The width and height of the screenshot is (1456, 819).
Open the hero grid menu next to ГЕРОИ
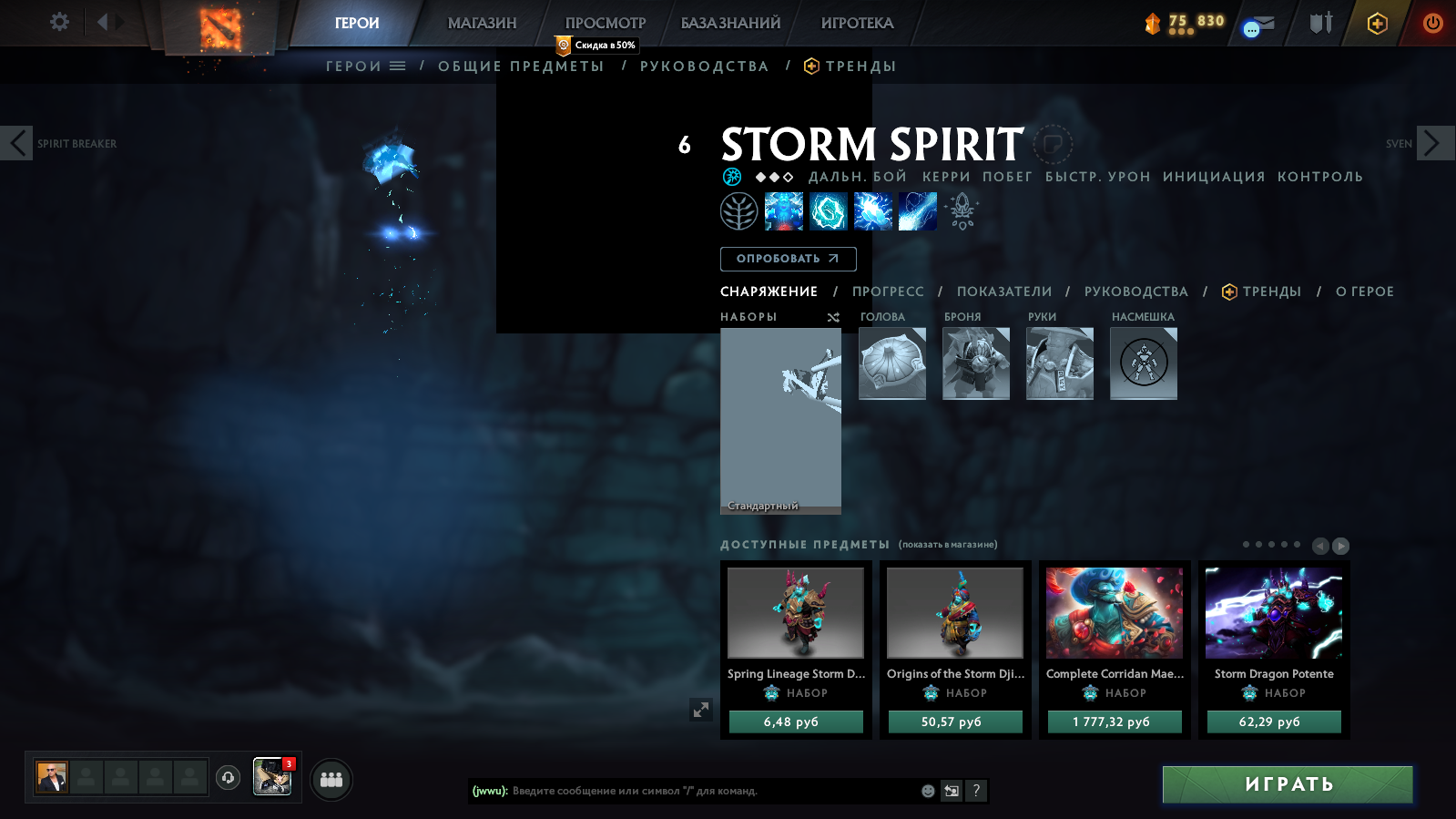click(398, 65)
